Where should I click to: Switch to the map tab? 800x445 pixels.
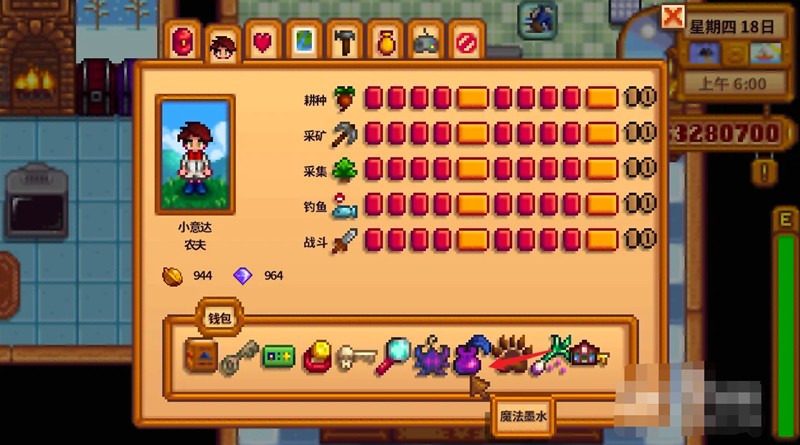[304, 43]
